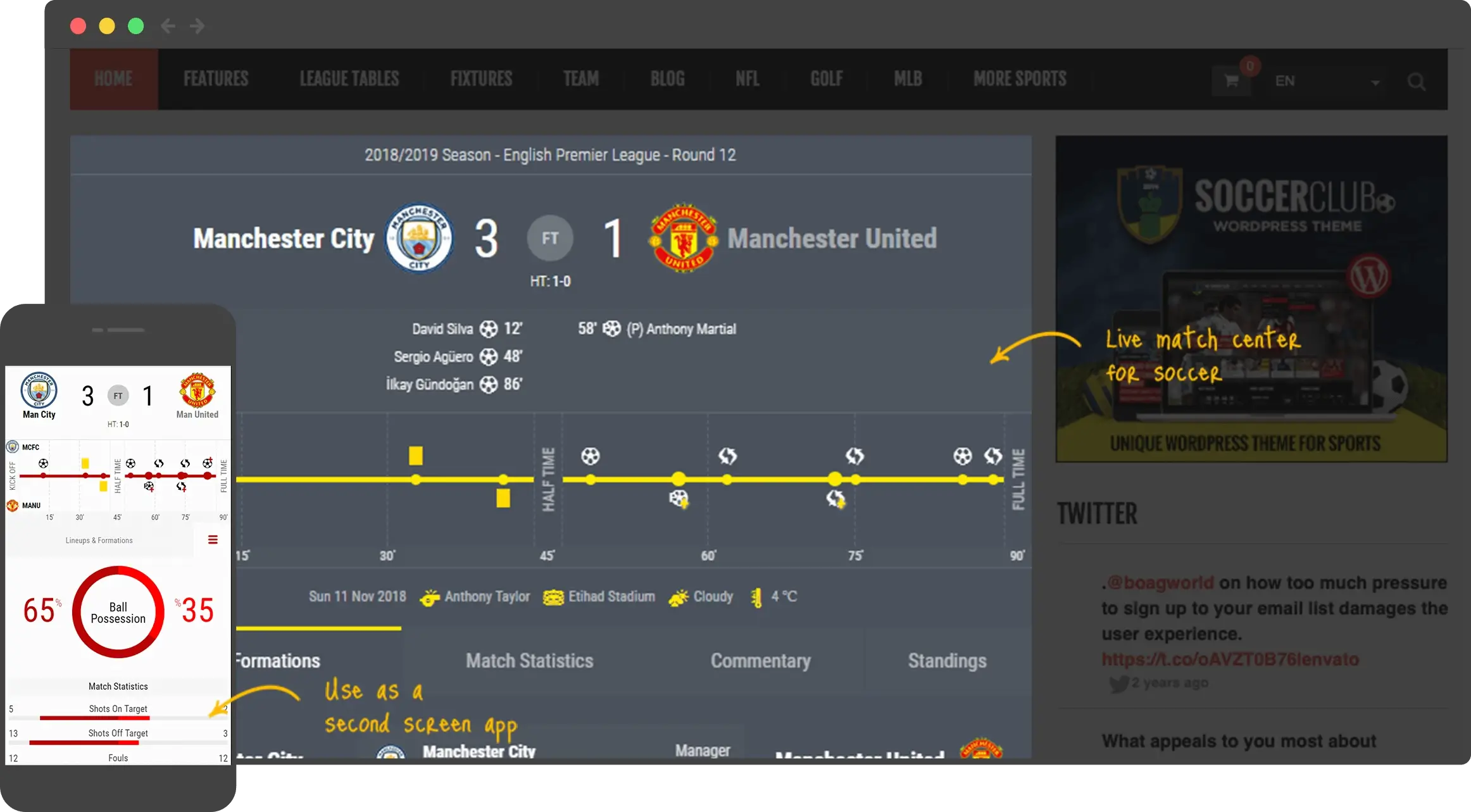Click the cloudy weather icon next to the stadium

(679, 596)
